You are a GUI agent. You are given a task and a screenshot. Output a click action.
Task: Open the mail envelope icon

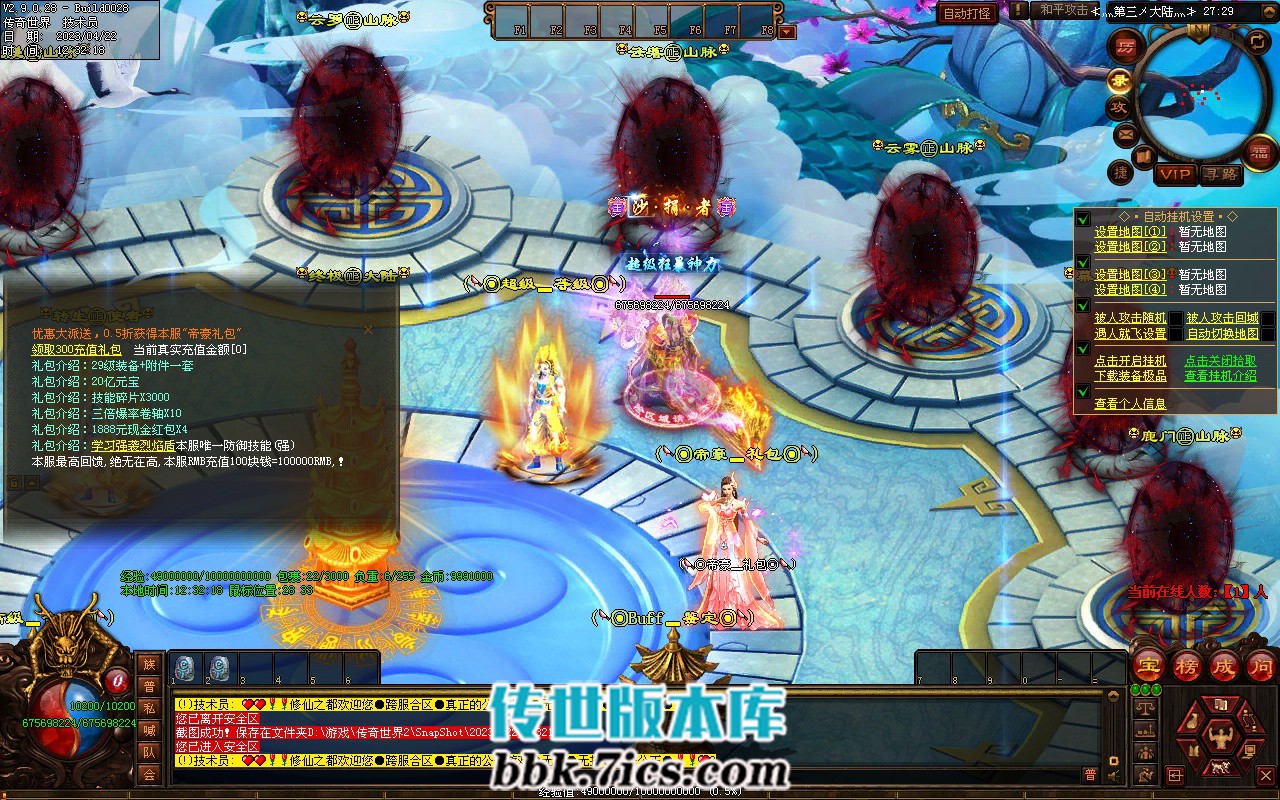point(1125,134)
